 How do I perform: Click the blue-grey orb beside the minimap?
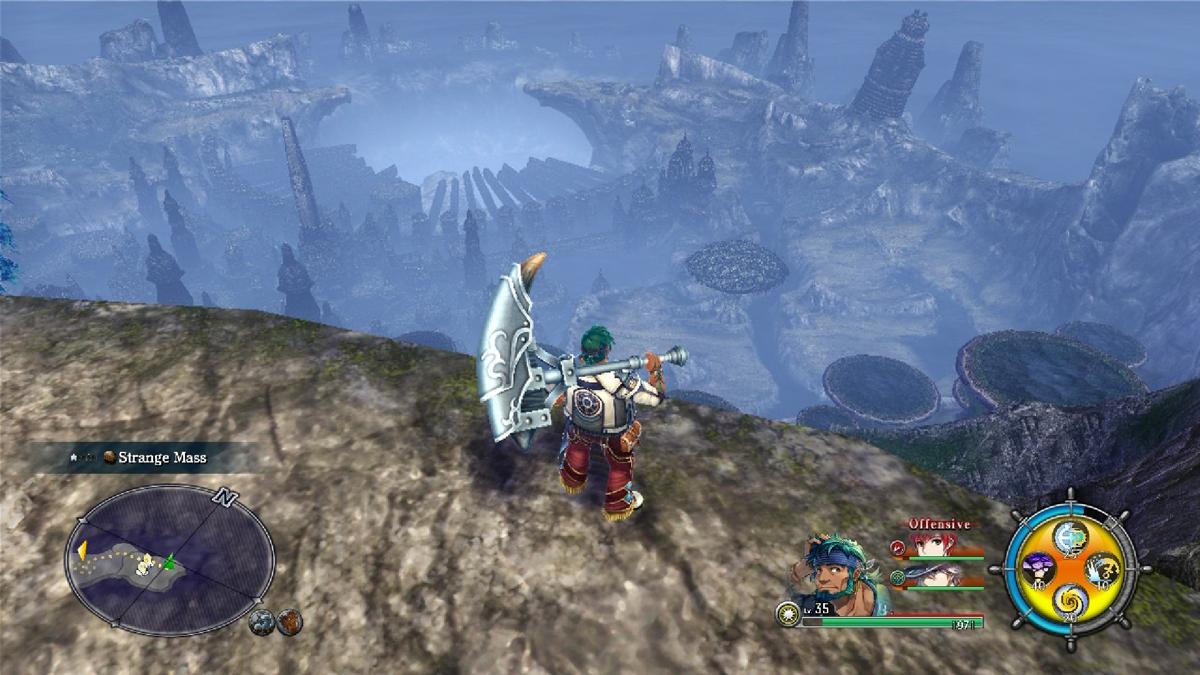(262, 621)
